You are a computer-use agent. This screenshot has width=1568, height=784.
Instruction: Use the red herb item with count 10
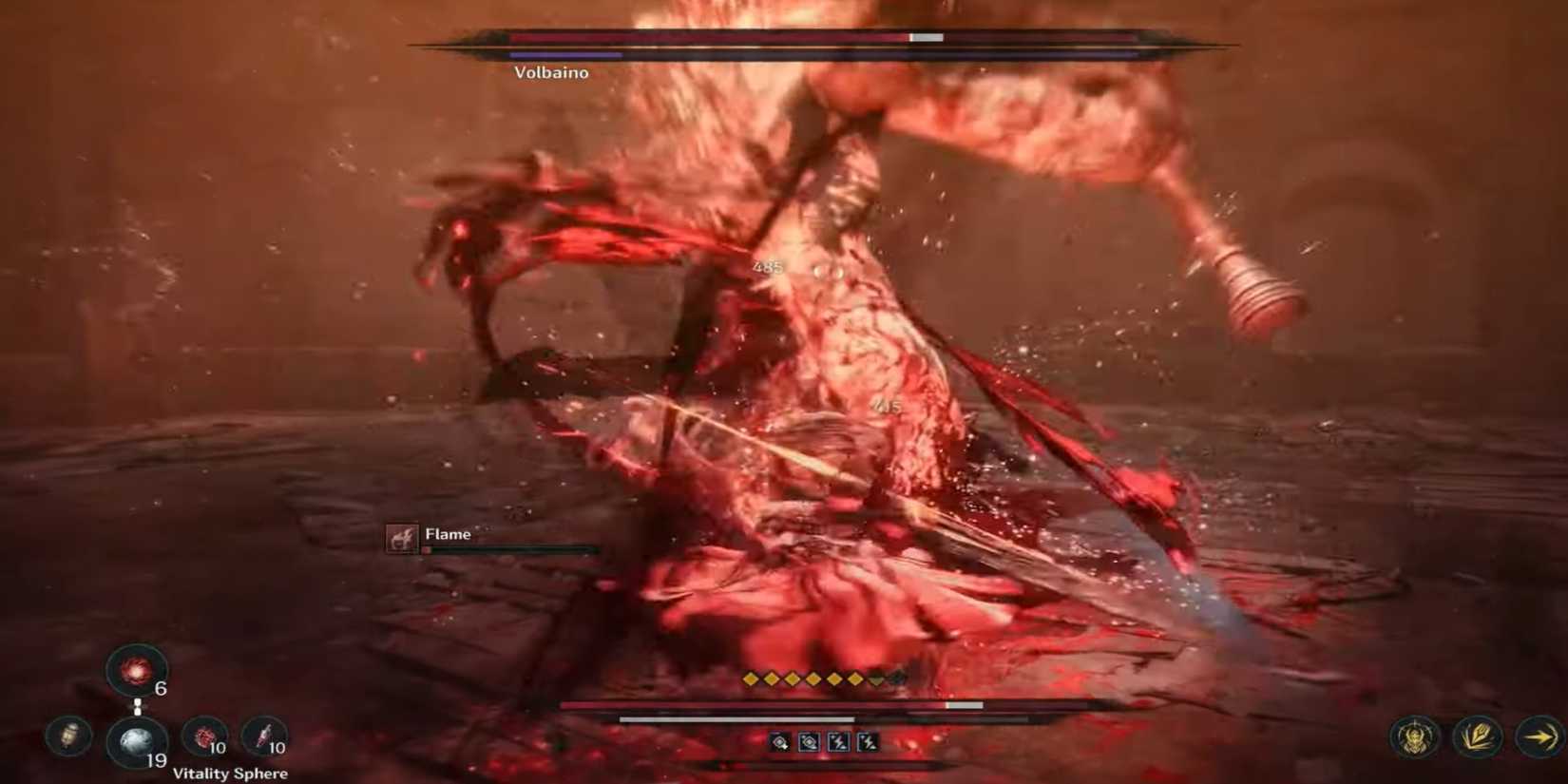pyautogui.click(x=205, y=735)
